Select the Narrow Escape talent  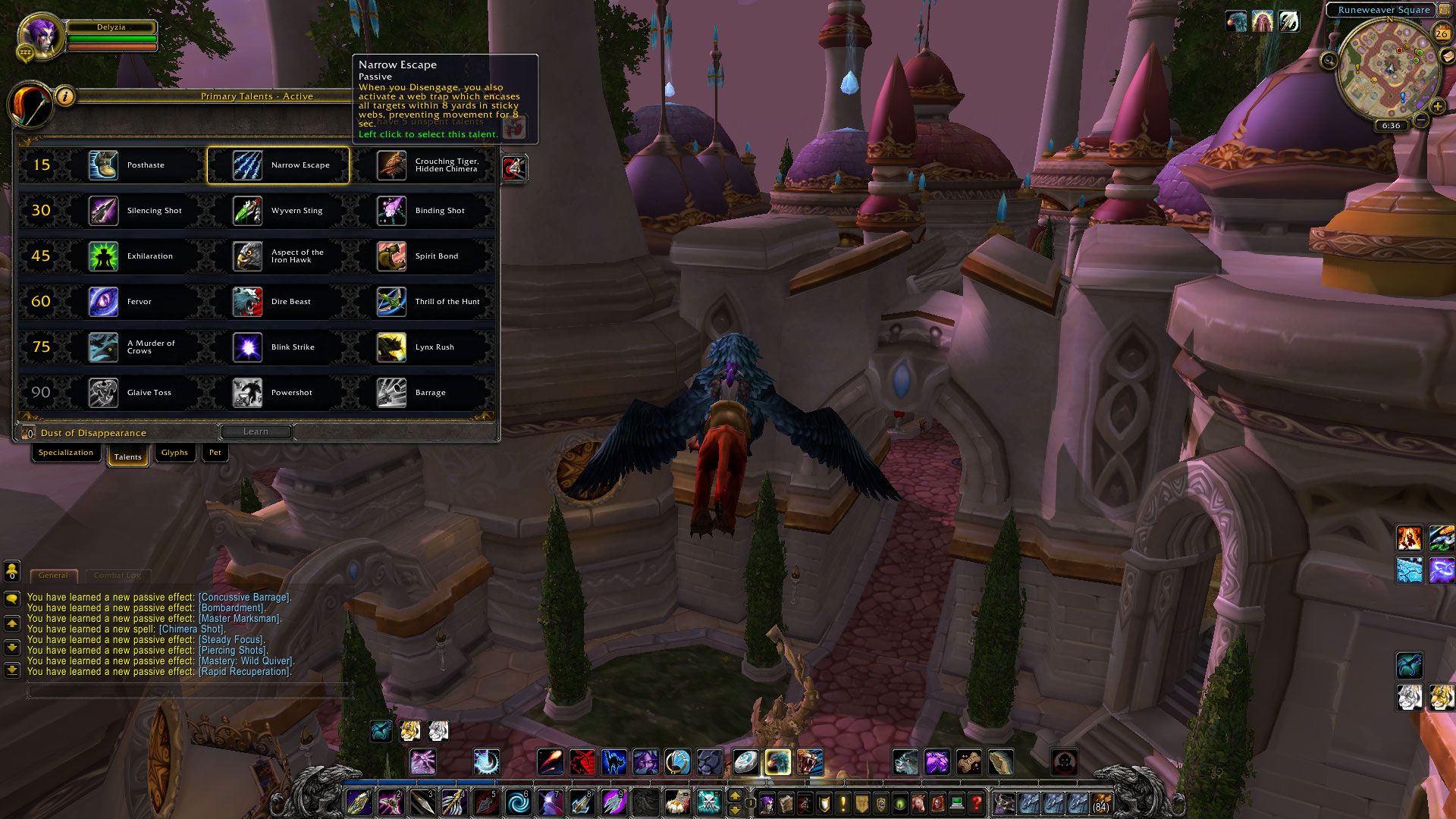[278, 165]
